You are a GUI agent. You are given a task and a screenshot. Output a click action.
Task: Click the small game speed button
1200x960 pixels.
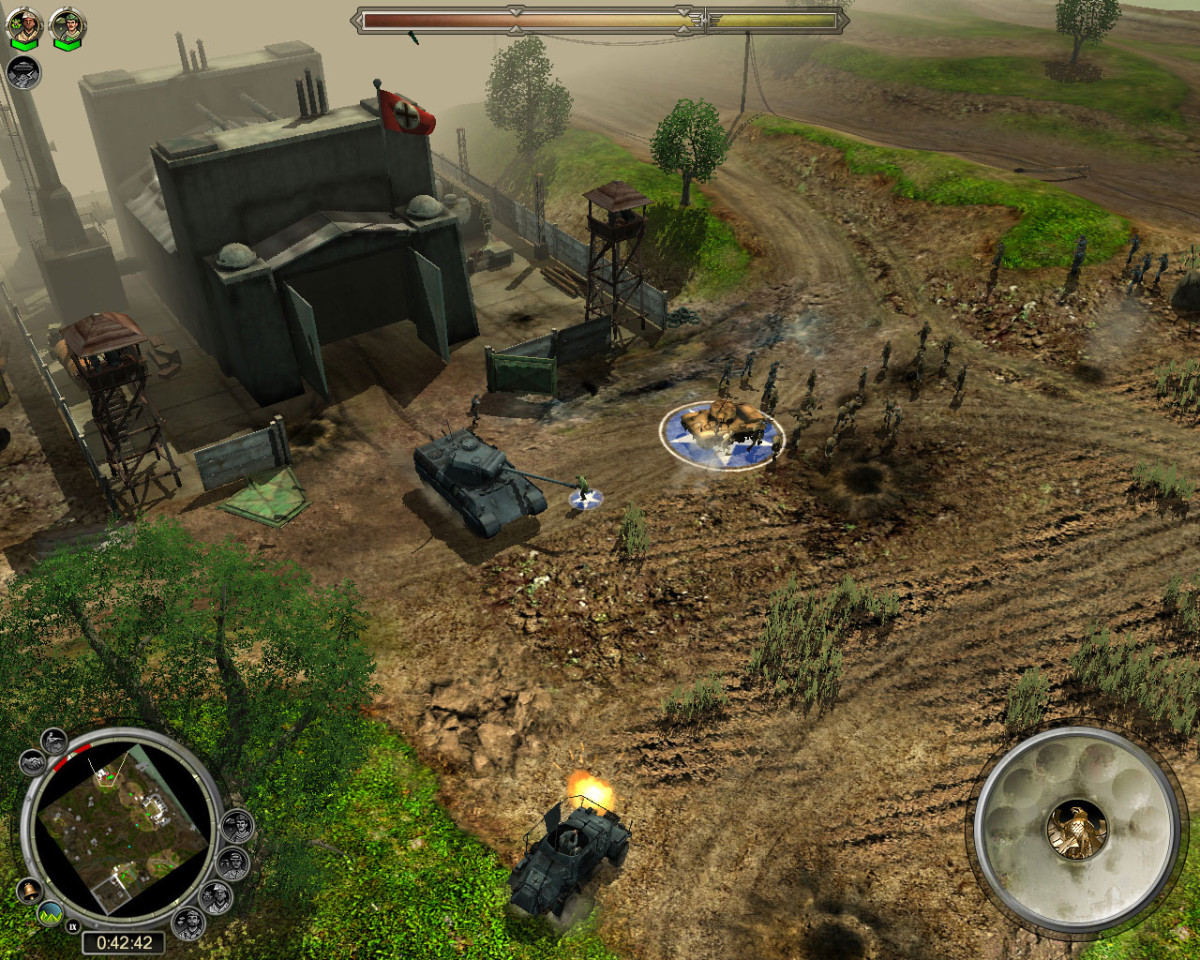click(72, 927)
